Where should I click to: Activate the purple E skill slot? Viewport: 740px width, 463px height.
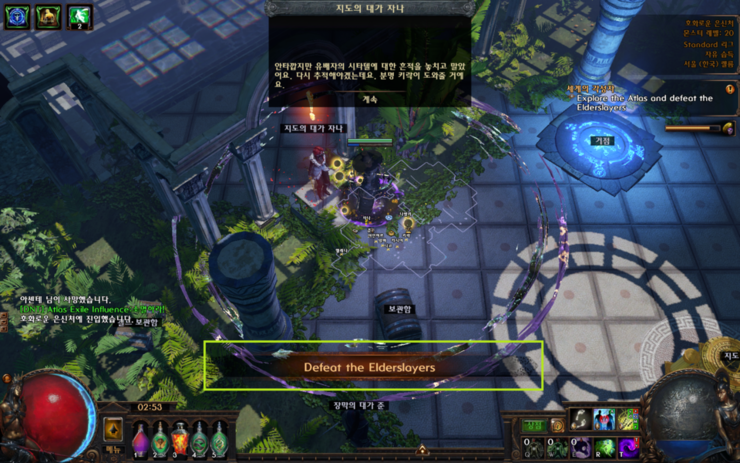(x=580, y=447)
